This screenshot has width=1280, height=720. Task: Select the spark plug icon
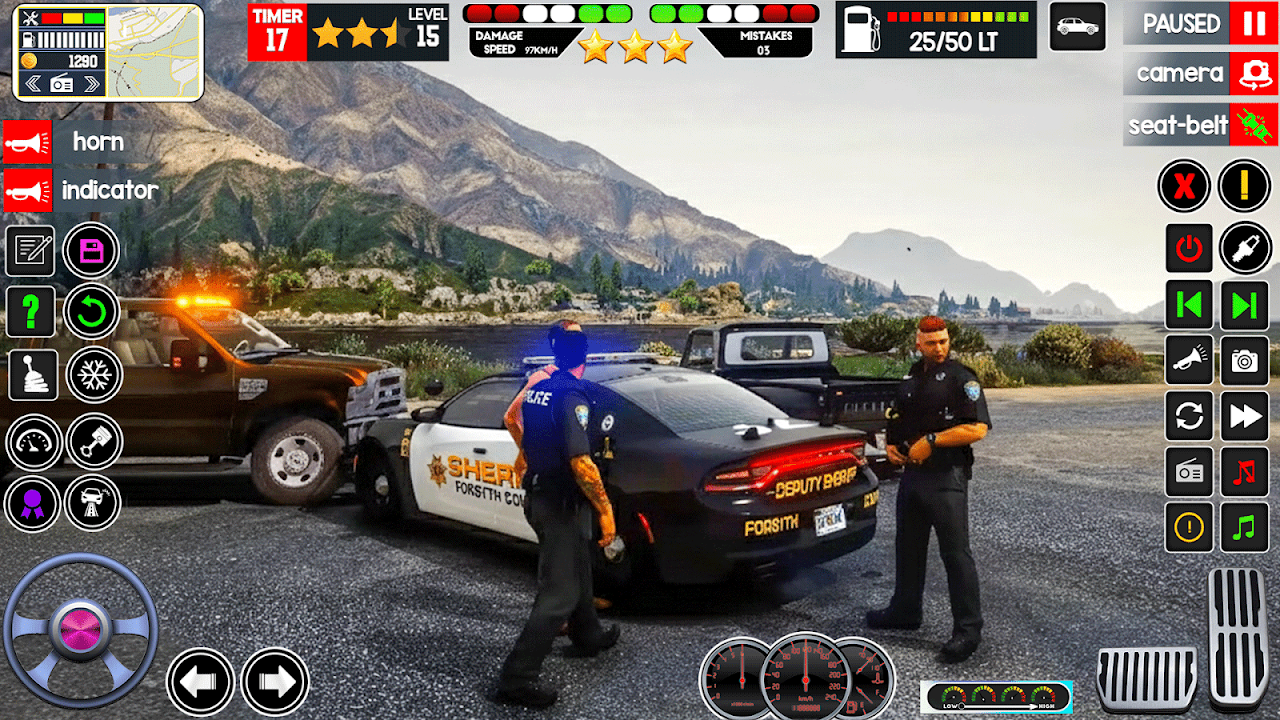pos(1245,249)
